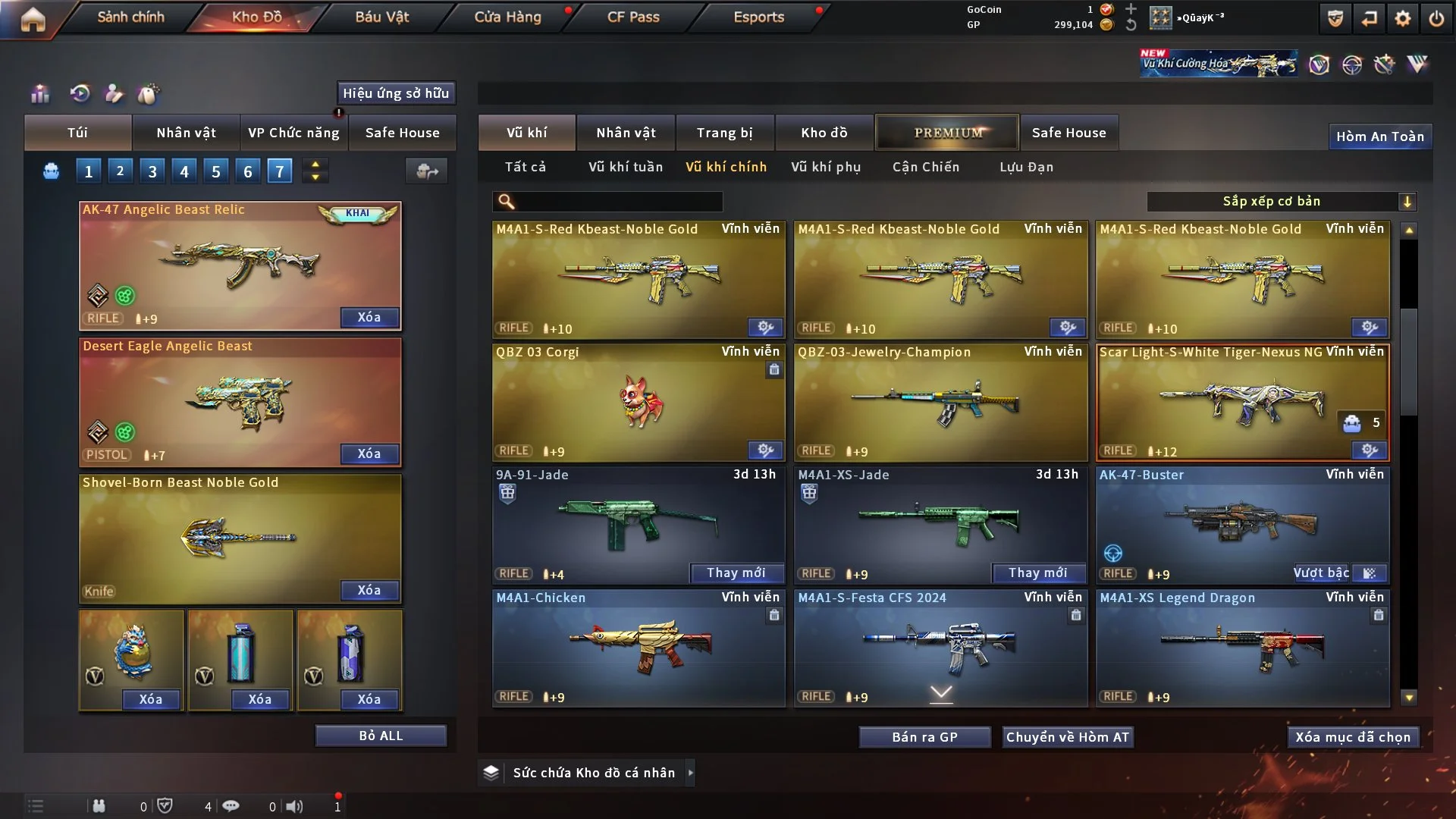This screenshot has width=1456, height=819.
Task: Click the Bán ra GP button
Action: click(924, 737)
